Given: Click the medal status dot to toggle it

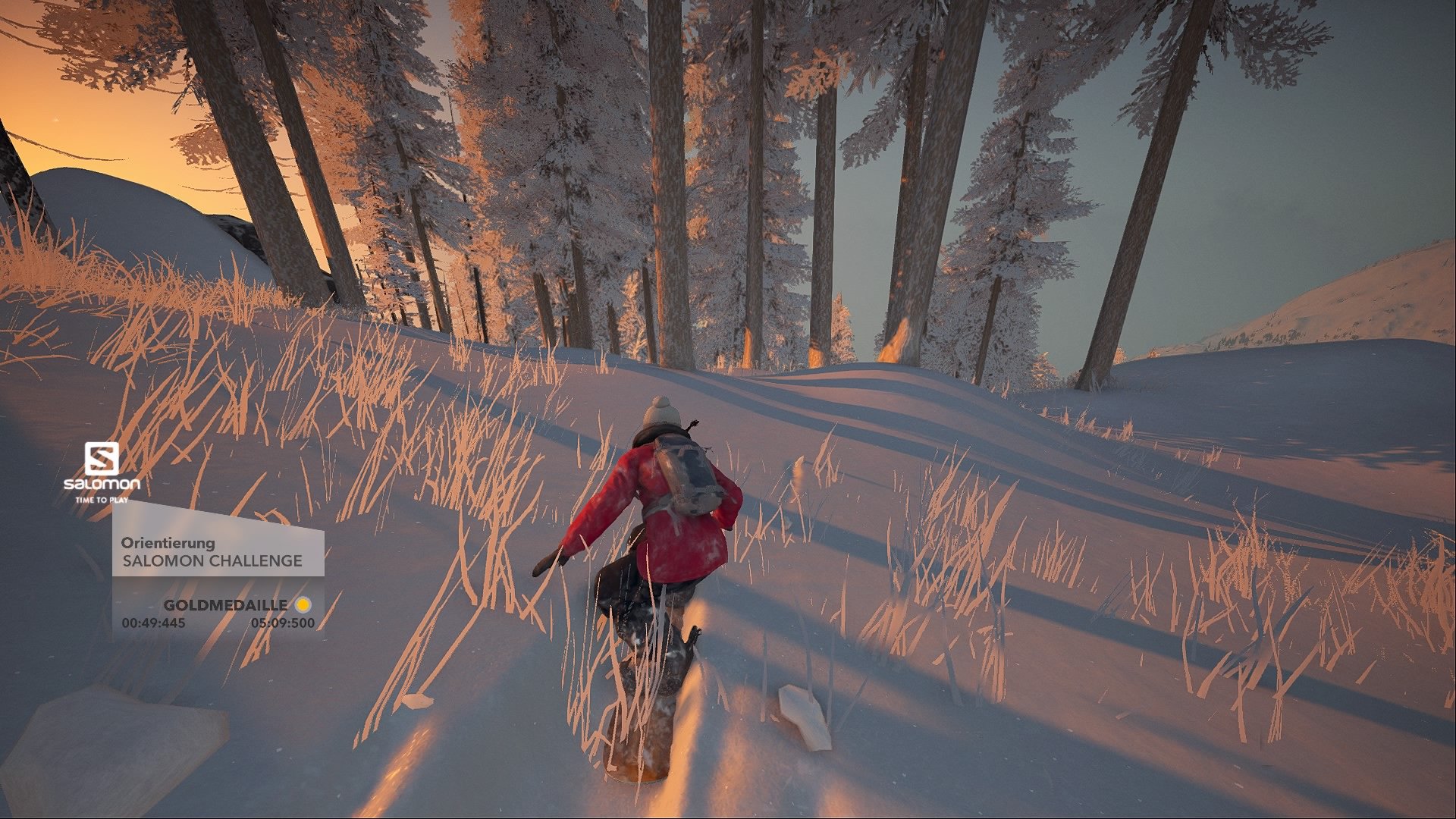Looking at the screenshot, I should 302,606.
